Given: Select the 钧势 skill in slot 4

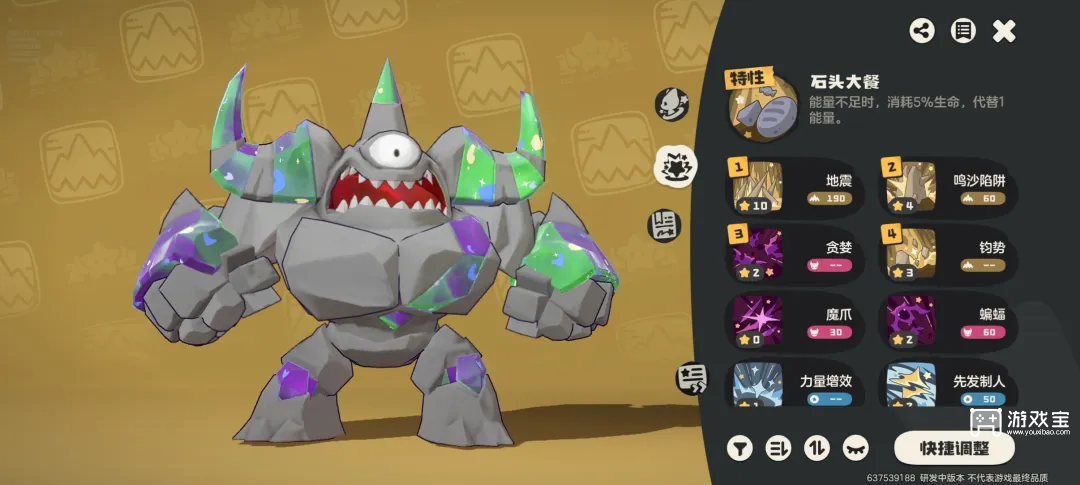Looking at the screenshot, I should (948, 254).
